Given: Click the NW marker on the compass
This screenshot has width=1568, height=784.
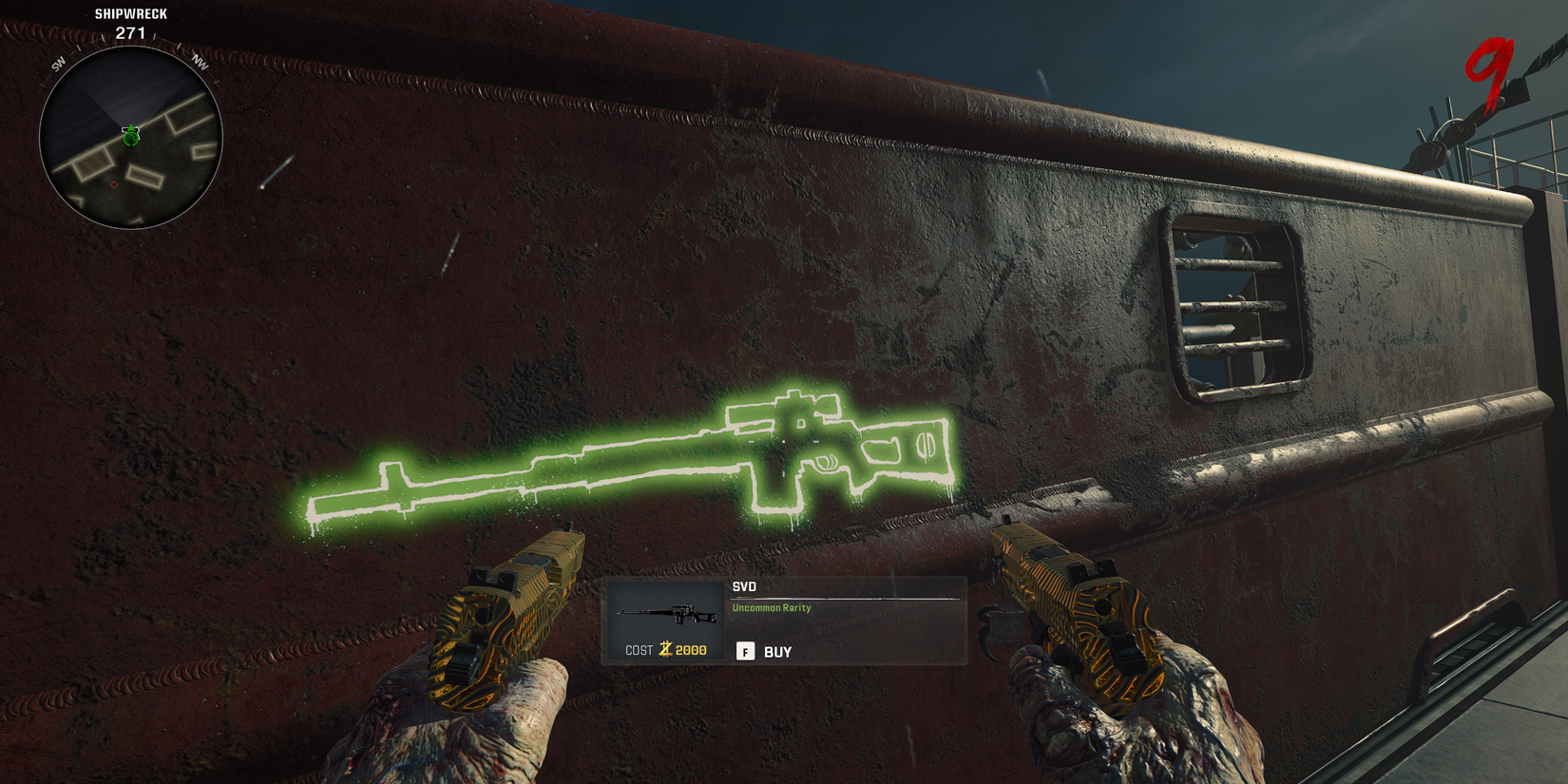Looking at the screenshot, I should coord(200,64).
